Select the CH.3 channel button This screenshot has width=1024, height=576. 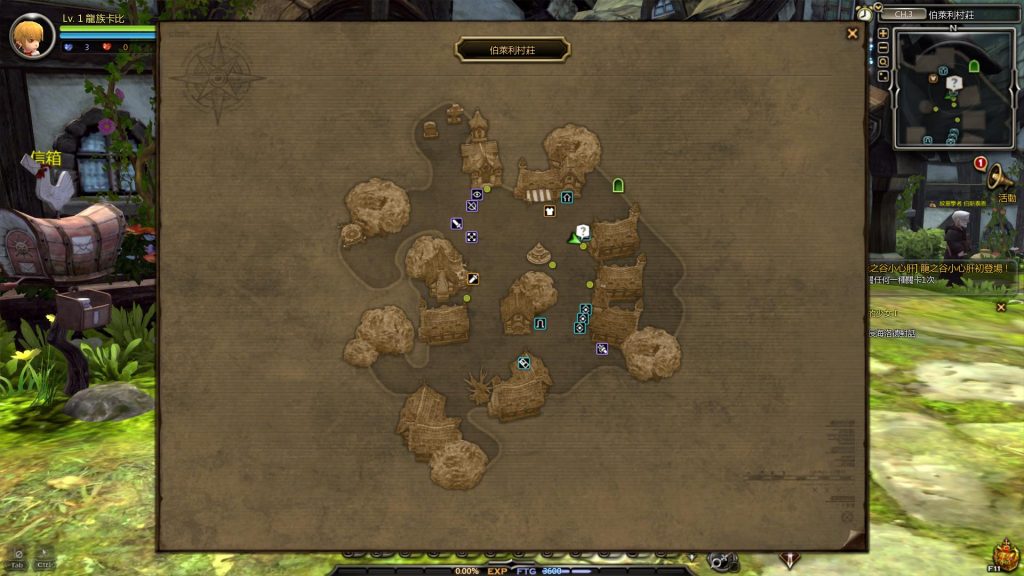tap(903, 14)
